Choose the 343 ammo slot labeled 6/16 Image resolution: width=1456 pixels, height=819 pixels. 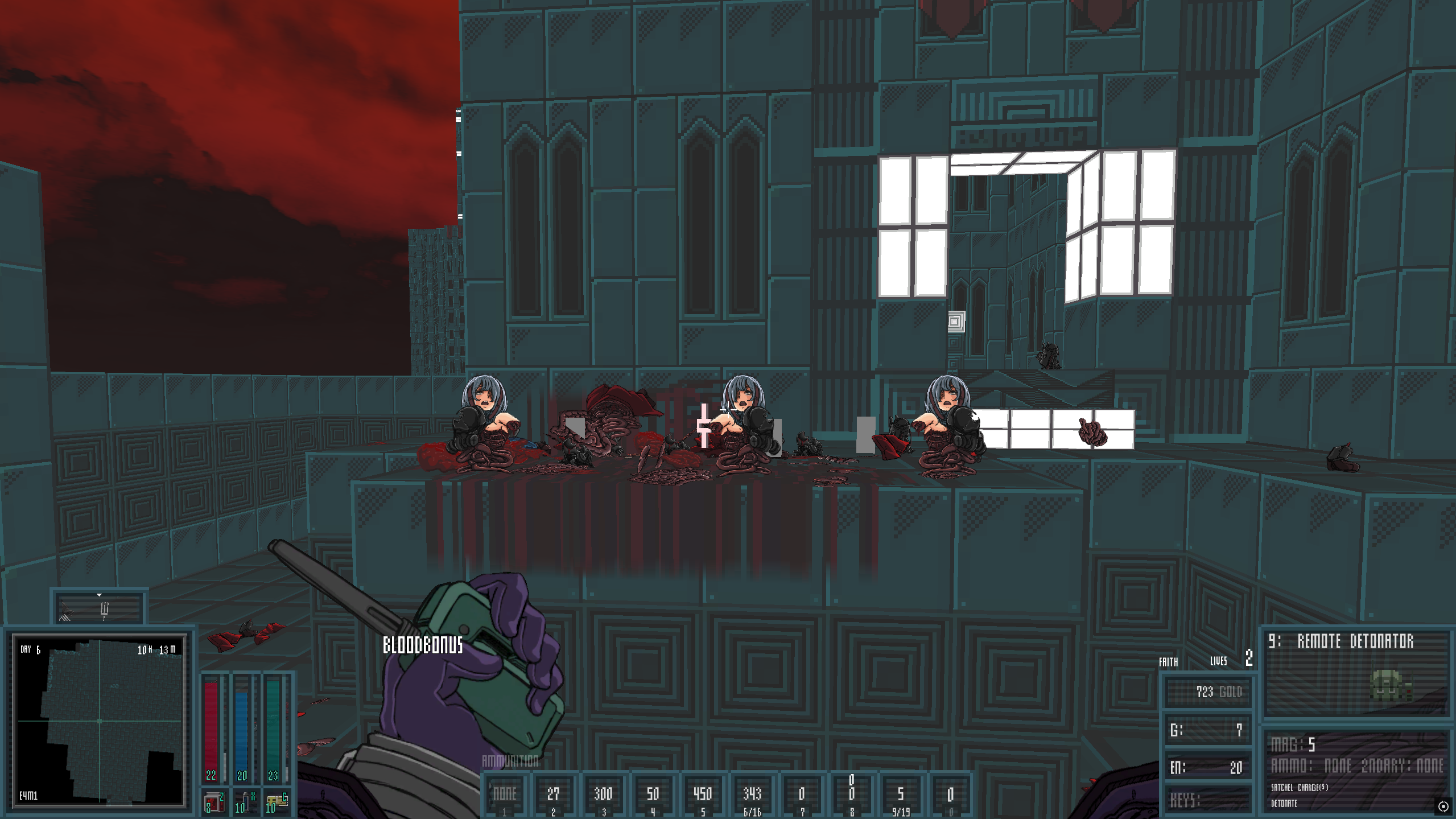[752, 796]
